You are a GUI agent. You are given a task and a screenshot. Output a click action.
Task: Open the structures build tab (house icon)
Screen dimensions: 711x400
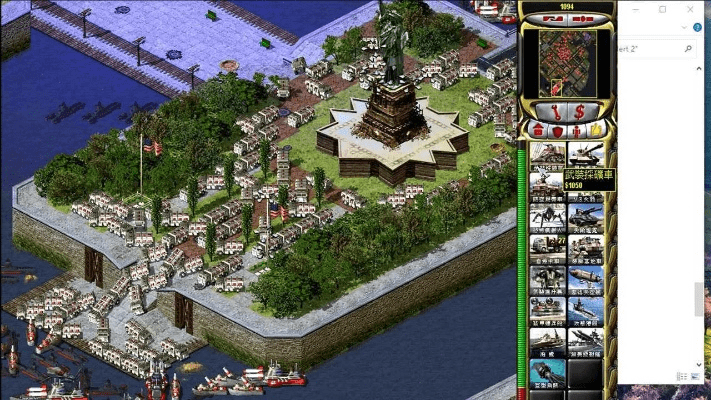click(x=538, y=130)
